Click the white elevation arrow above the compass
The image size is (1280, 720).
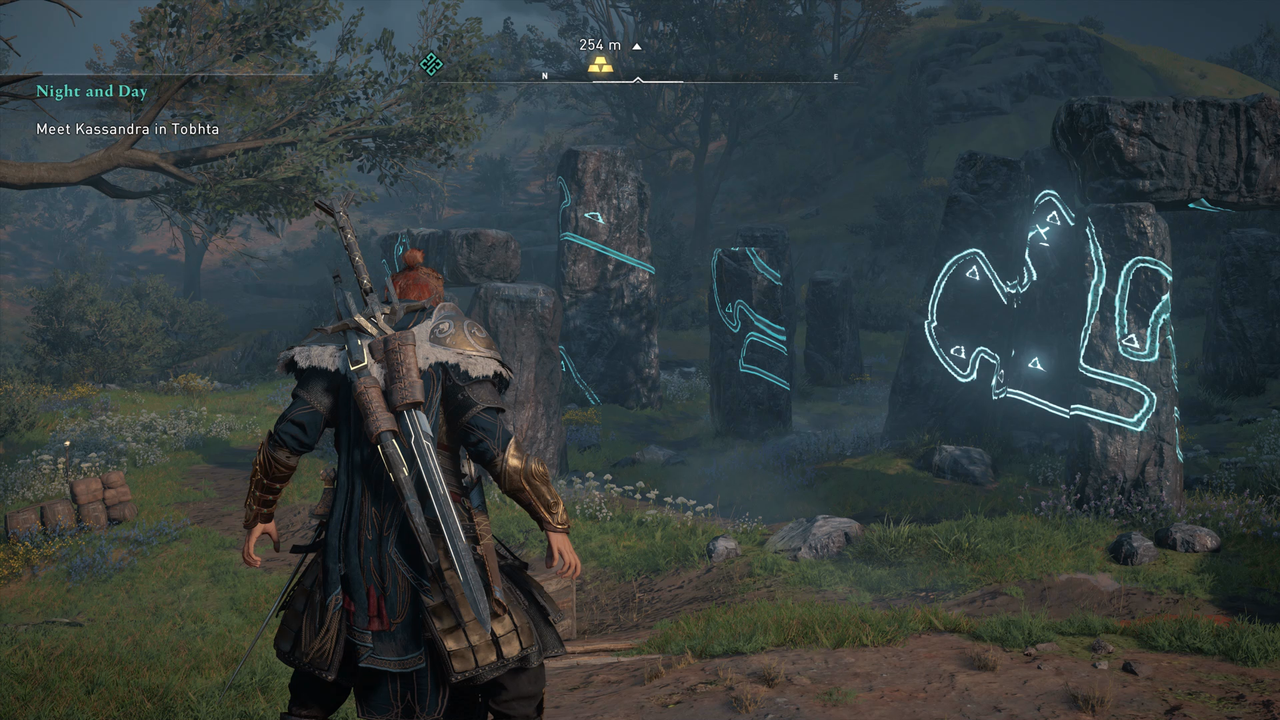click(x=637, y=46)
